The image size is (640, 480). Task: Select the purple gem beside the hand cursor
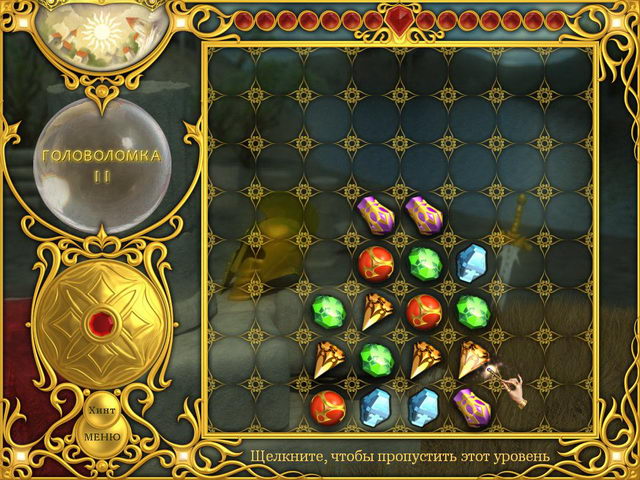tap(470, 404)
